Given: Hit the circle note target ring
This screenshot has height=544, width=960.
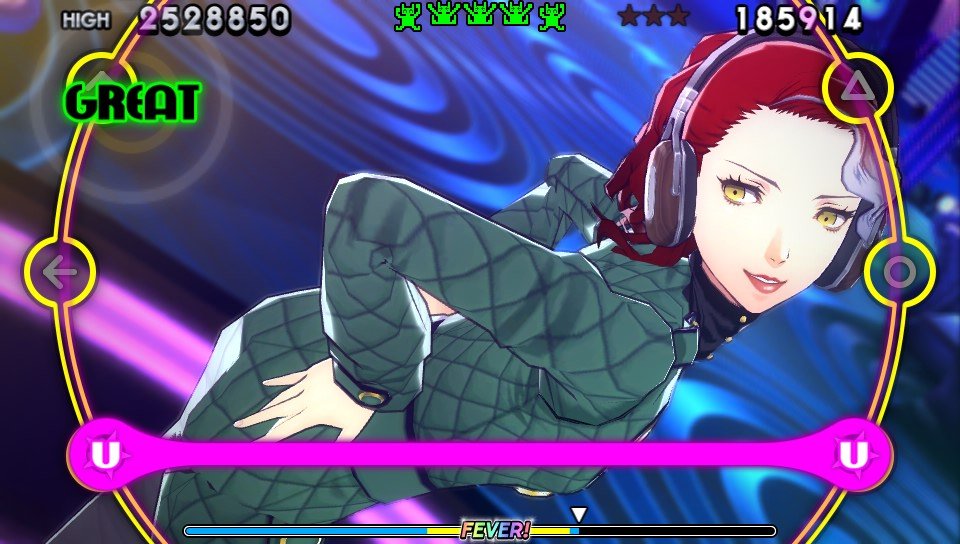Looking at the screenshot, I should tap(898, 272).
